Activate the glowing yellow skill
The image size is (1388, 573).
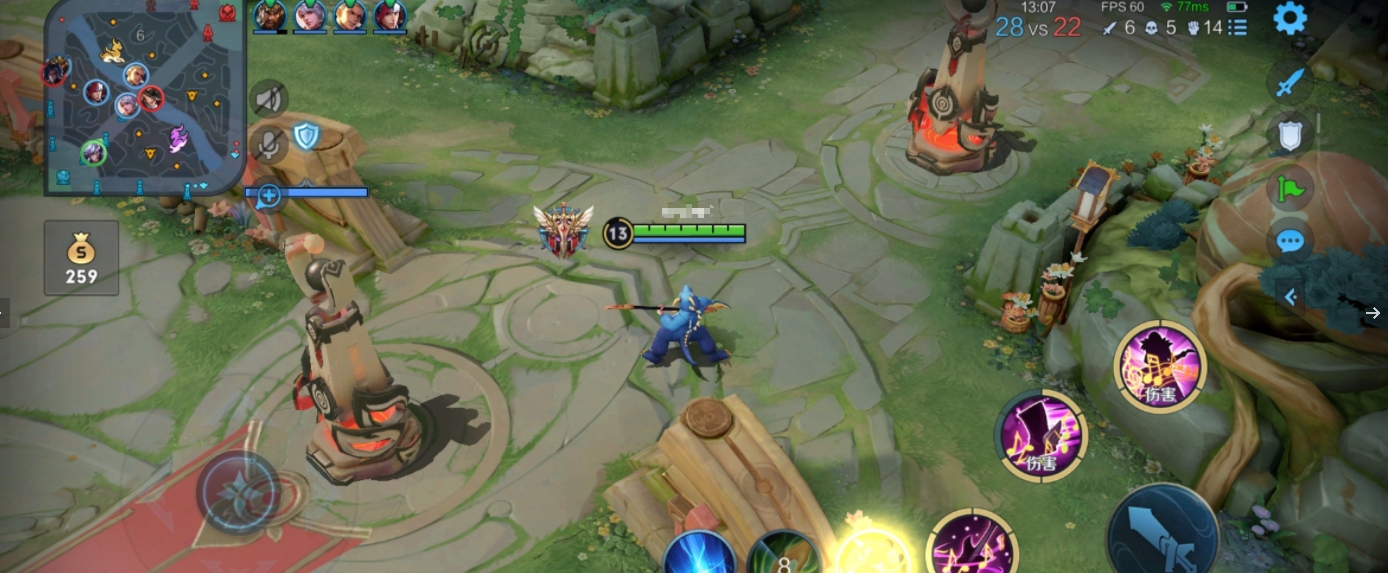(873, 552)
